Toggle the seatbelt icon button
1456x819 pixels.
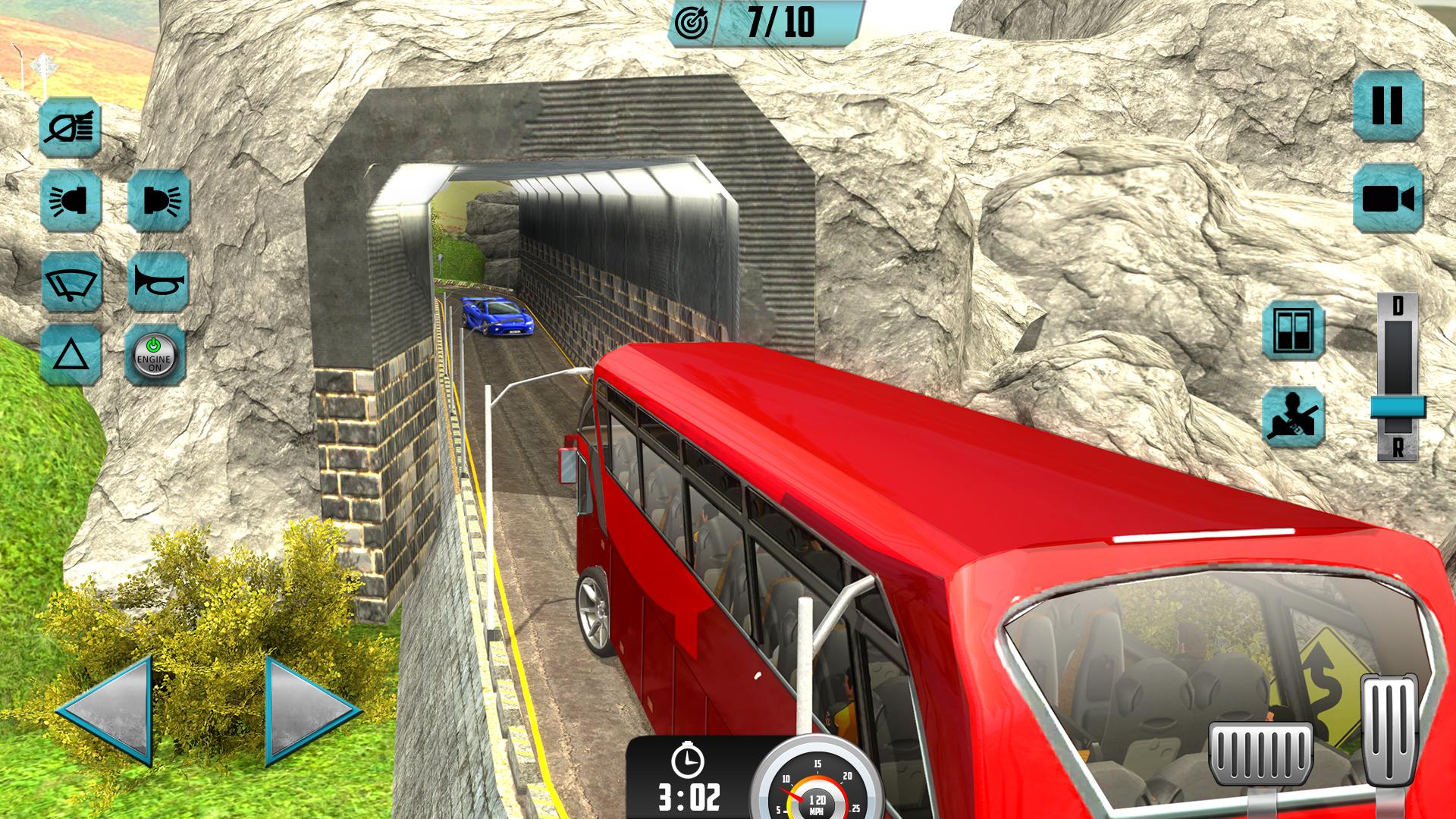coord(1293,417)
